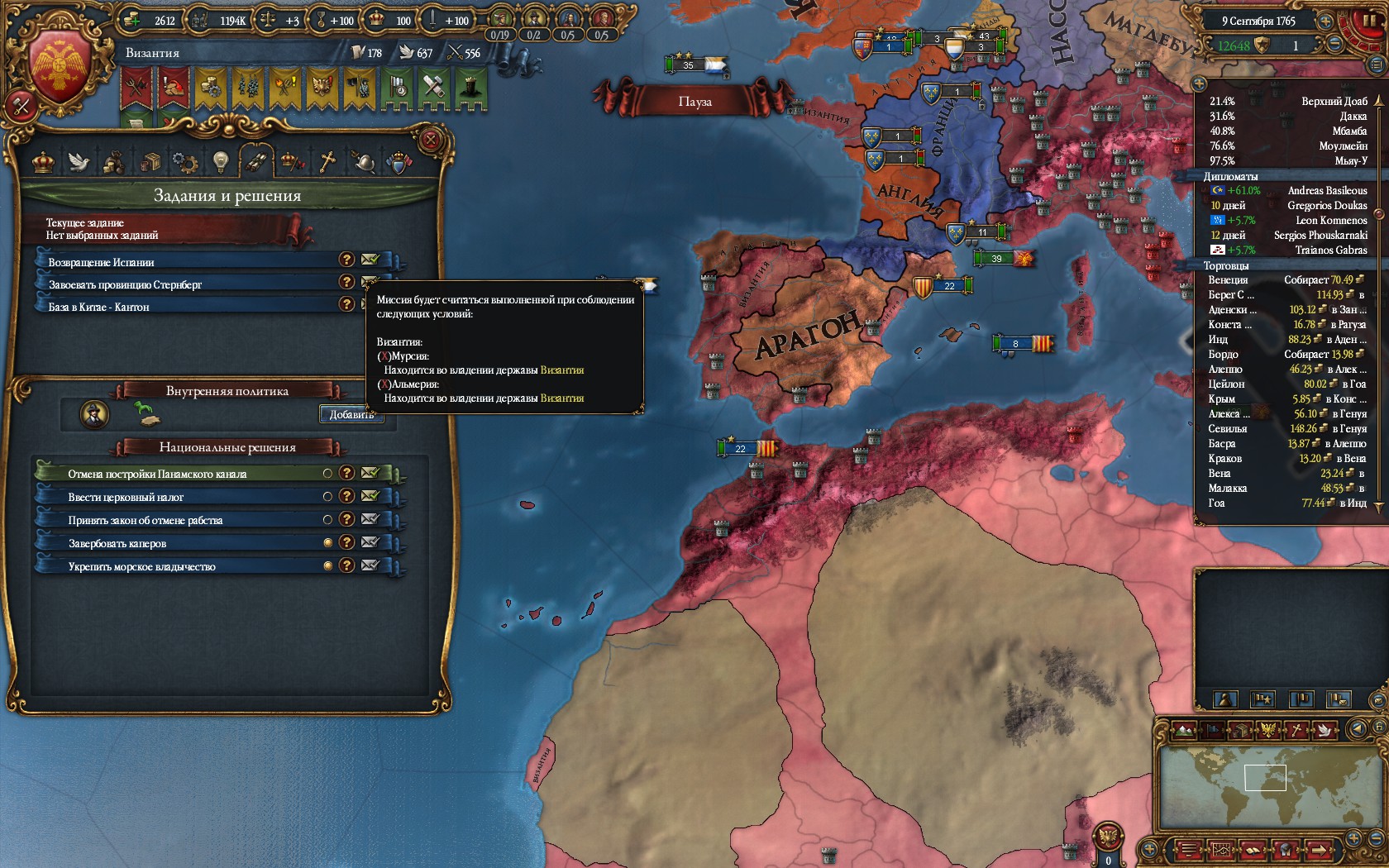
Task: Unpause the game with the red pause button
Action: (1369, 21)
